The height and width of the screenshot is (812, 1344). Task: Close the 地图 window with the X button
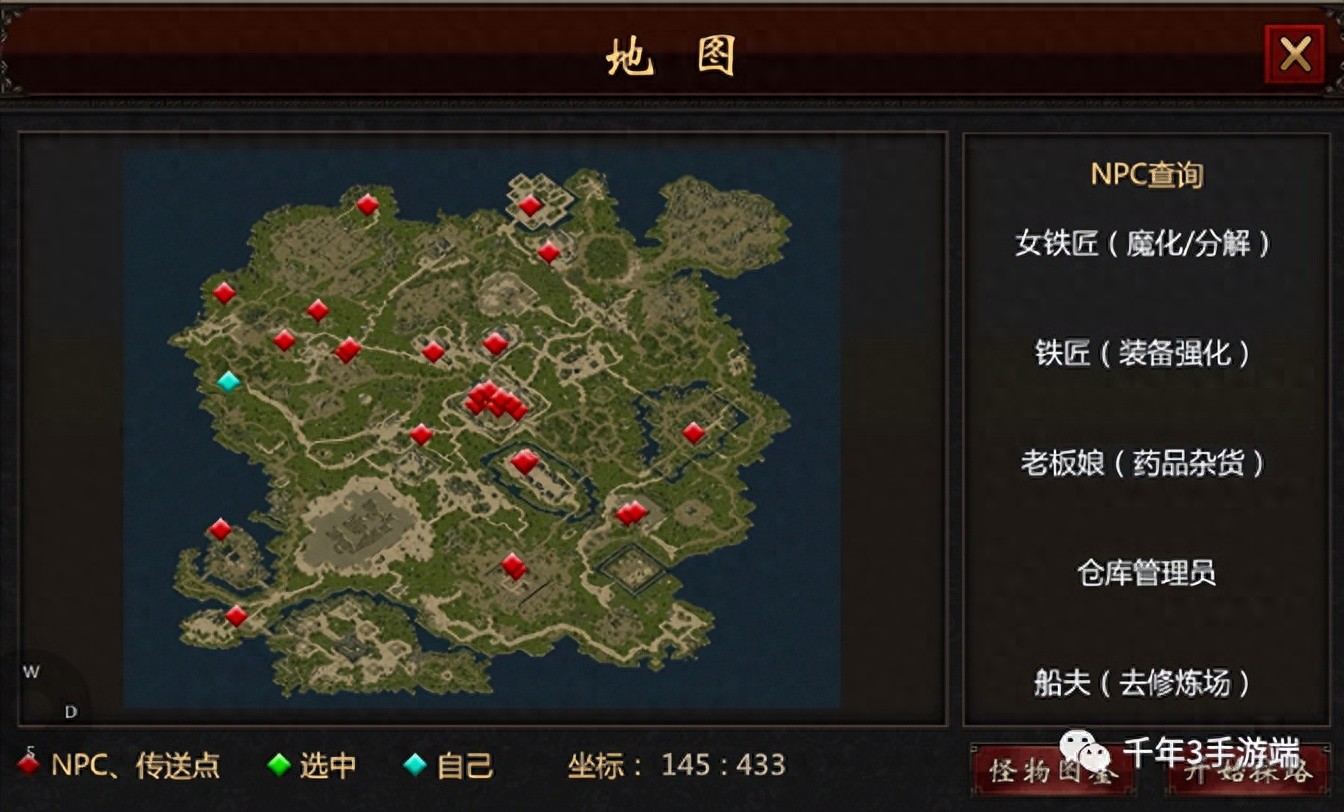point(1296,54)
